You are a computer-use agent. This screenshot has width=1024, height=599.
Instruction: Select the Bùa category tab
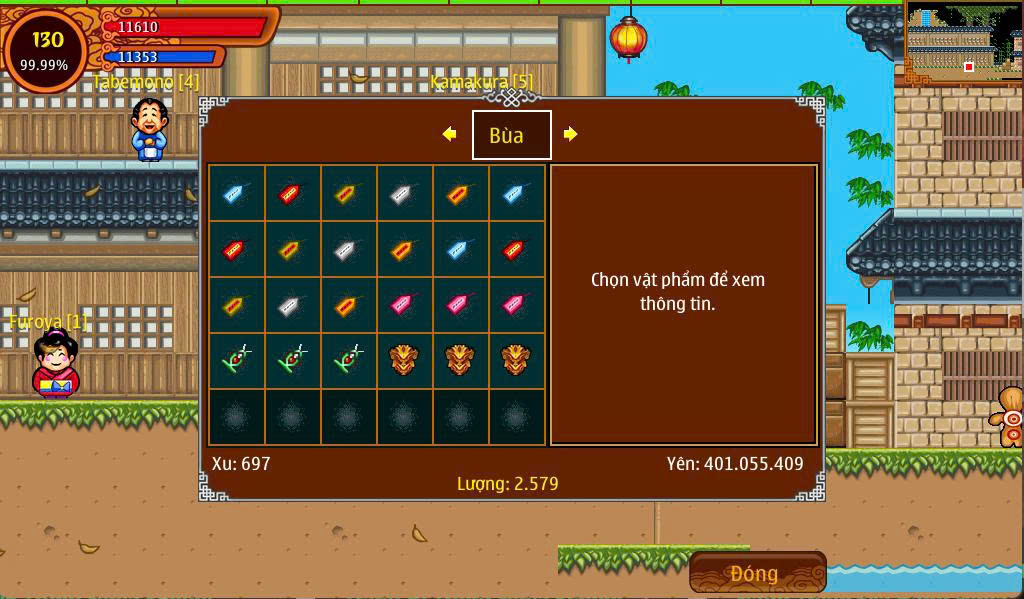[x=511, y=135]
